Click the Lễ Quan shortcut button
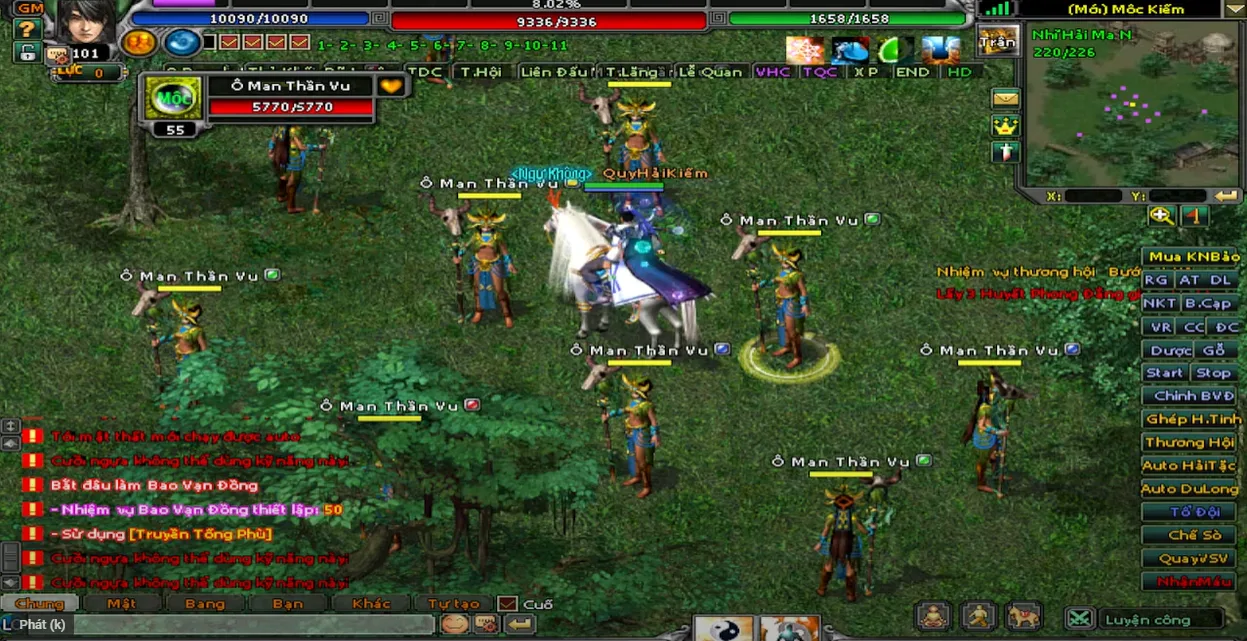 710,72
